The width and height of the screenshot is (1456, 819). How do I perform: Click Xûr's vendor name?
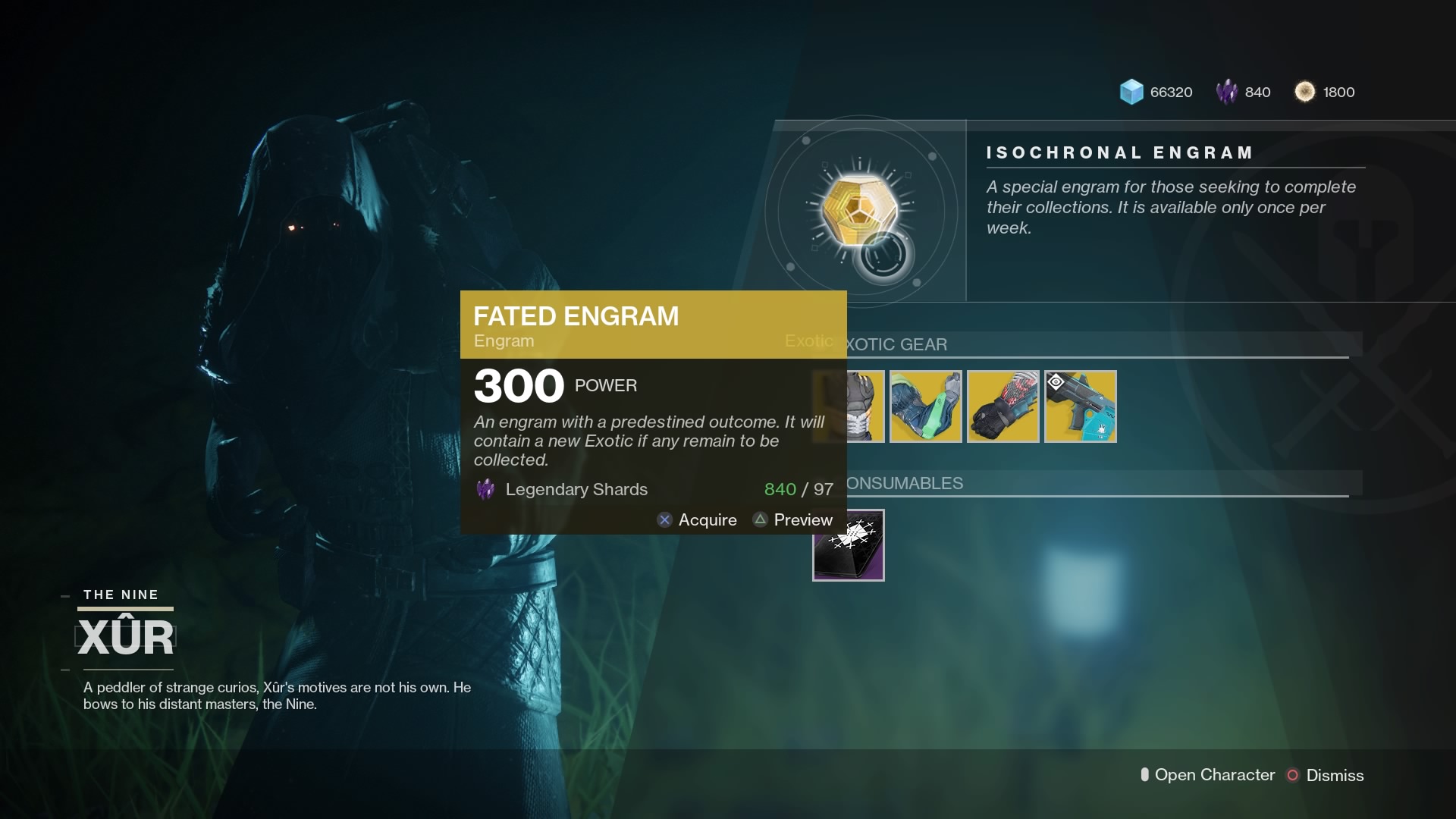(126, 635)
